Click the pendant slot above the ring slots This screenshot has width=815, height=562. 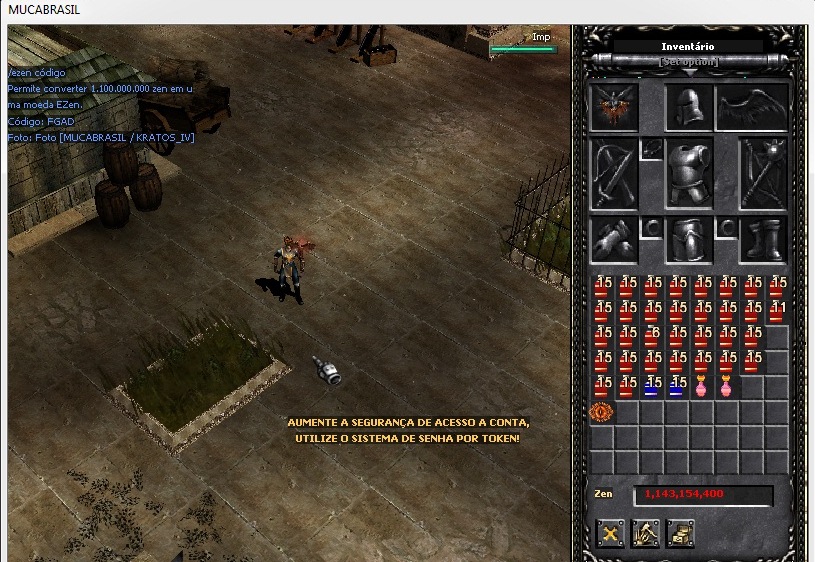651,149
